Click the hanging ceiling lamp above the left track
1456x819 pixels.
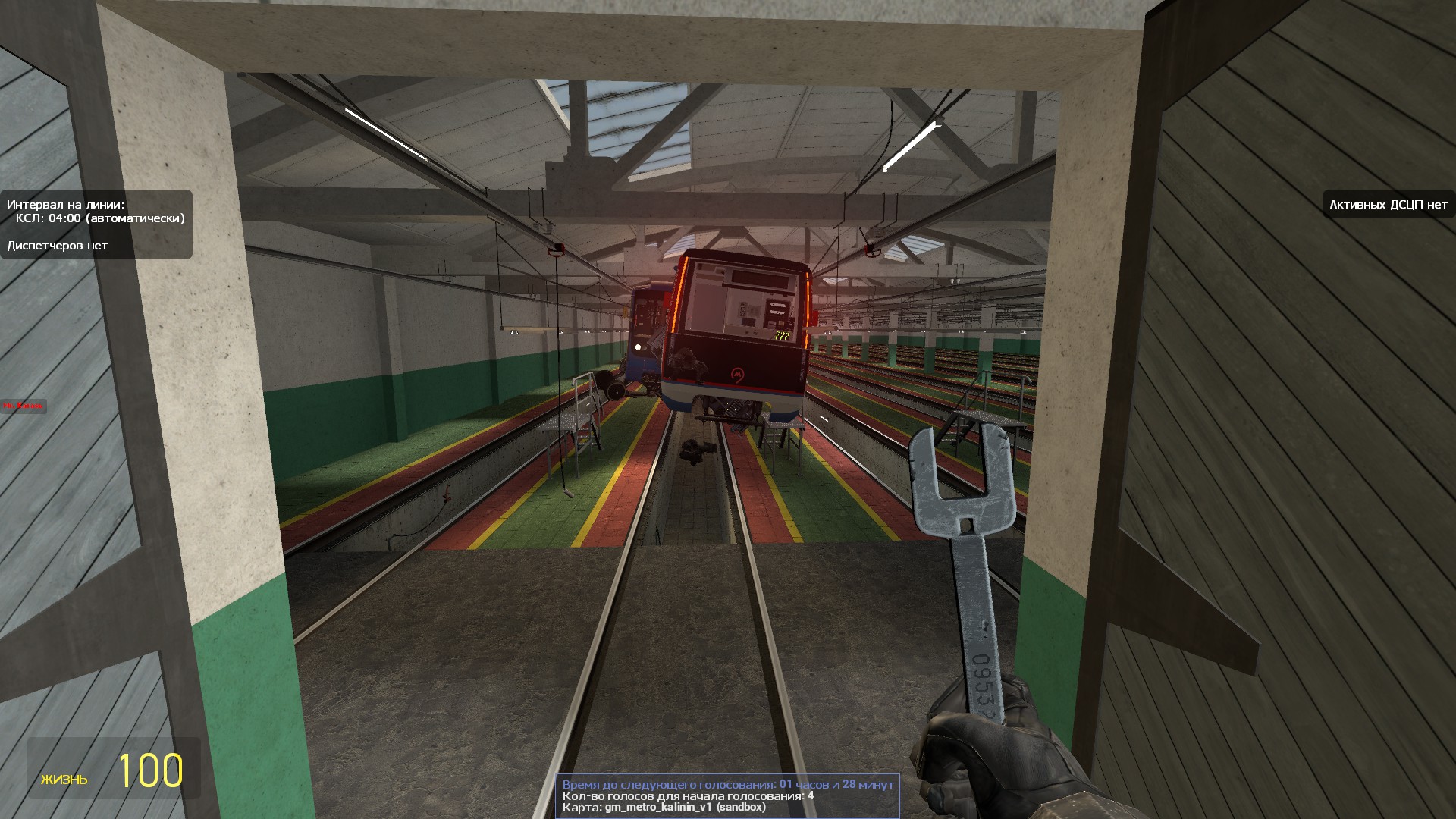513,331
